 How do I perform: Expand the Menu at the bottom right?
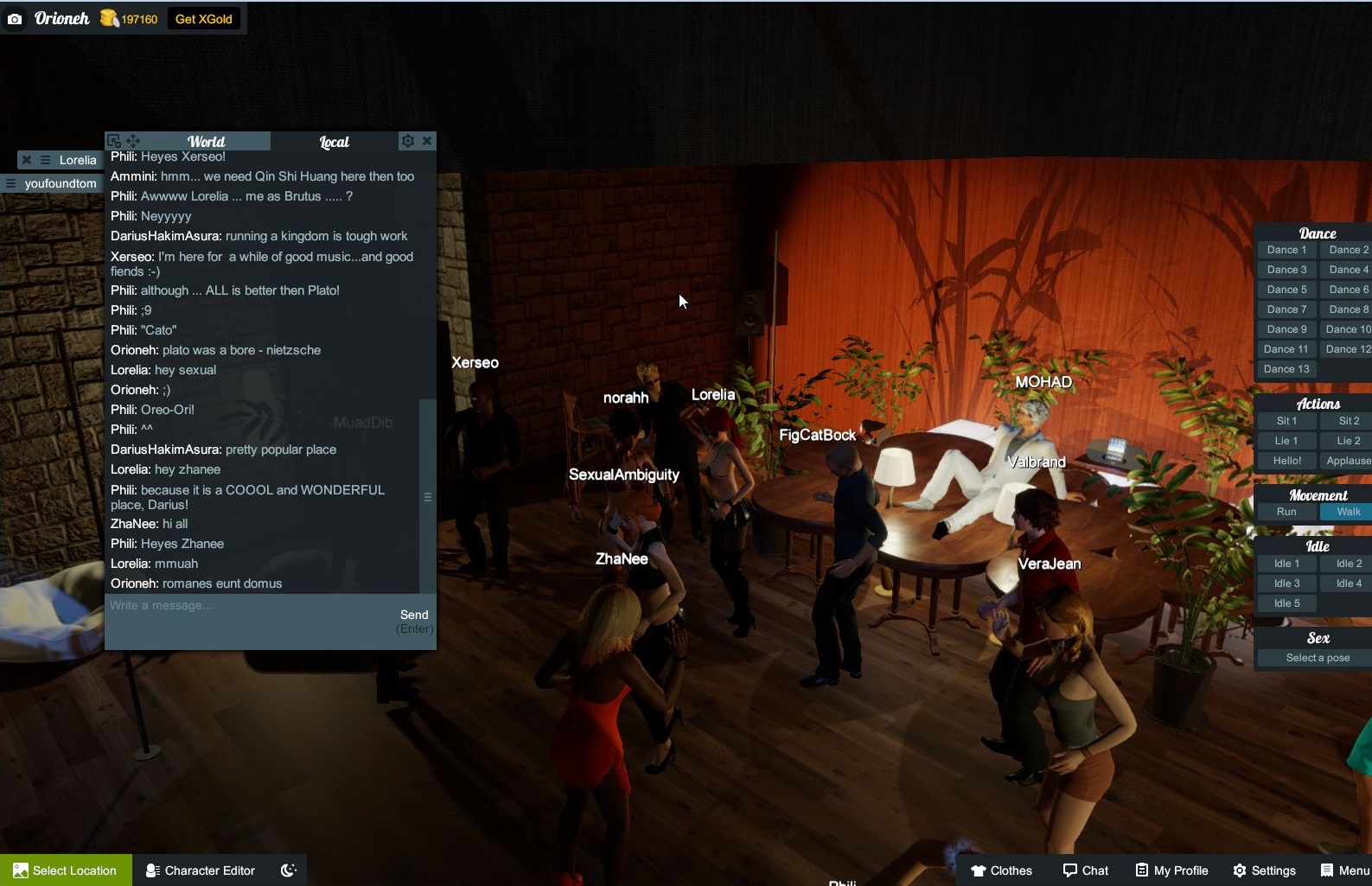pyautogui.click(x=1343, y=870)
